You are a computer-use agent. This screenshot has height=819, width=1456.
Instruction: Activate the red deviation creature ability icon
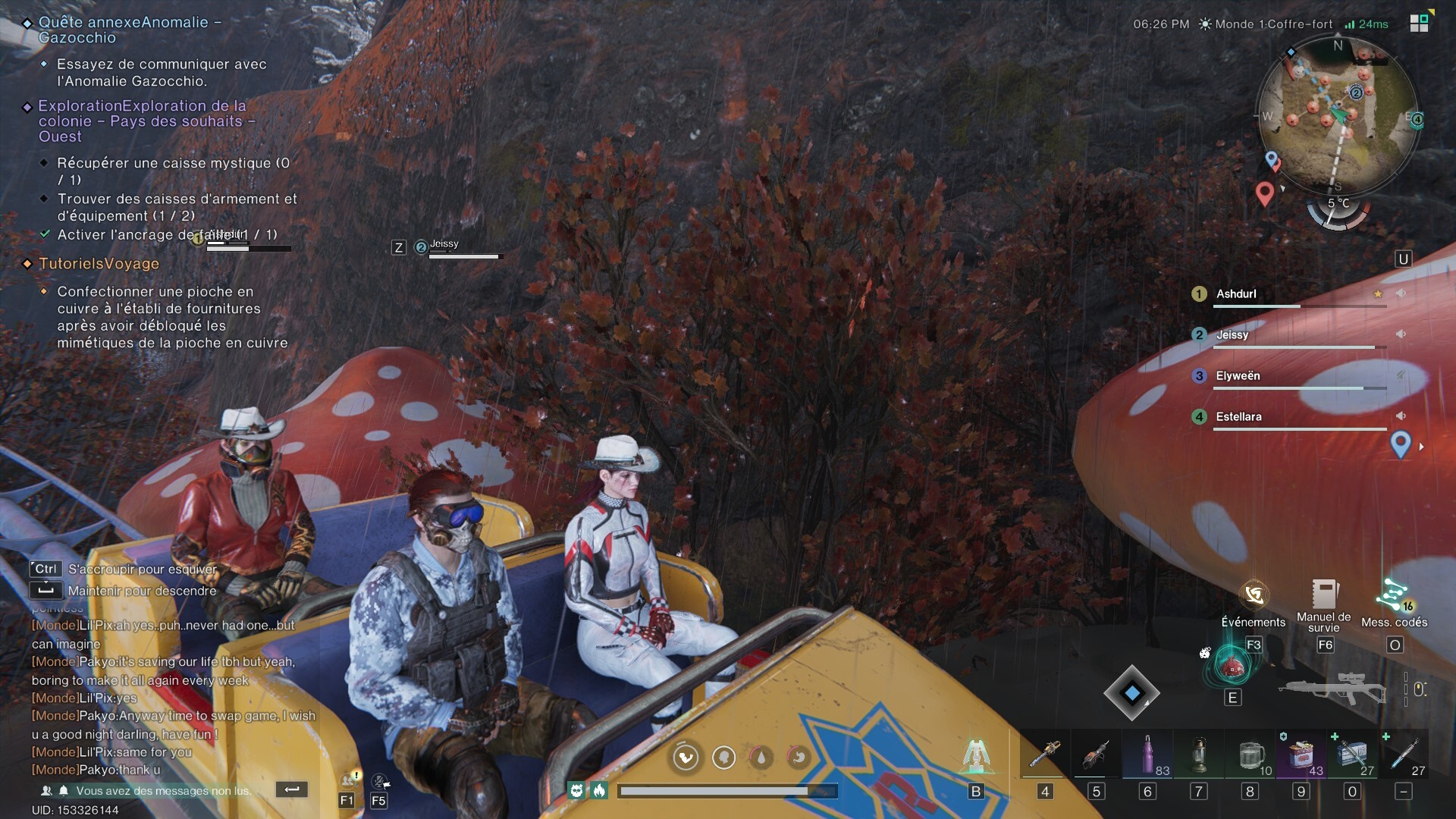[1232, 665]
